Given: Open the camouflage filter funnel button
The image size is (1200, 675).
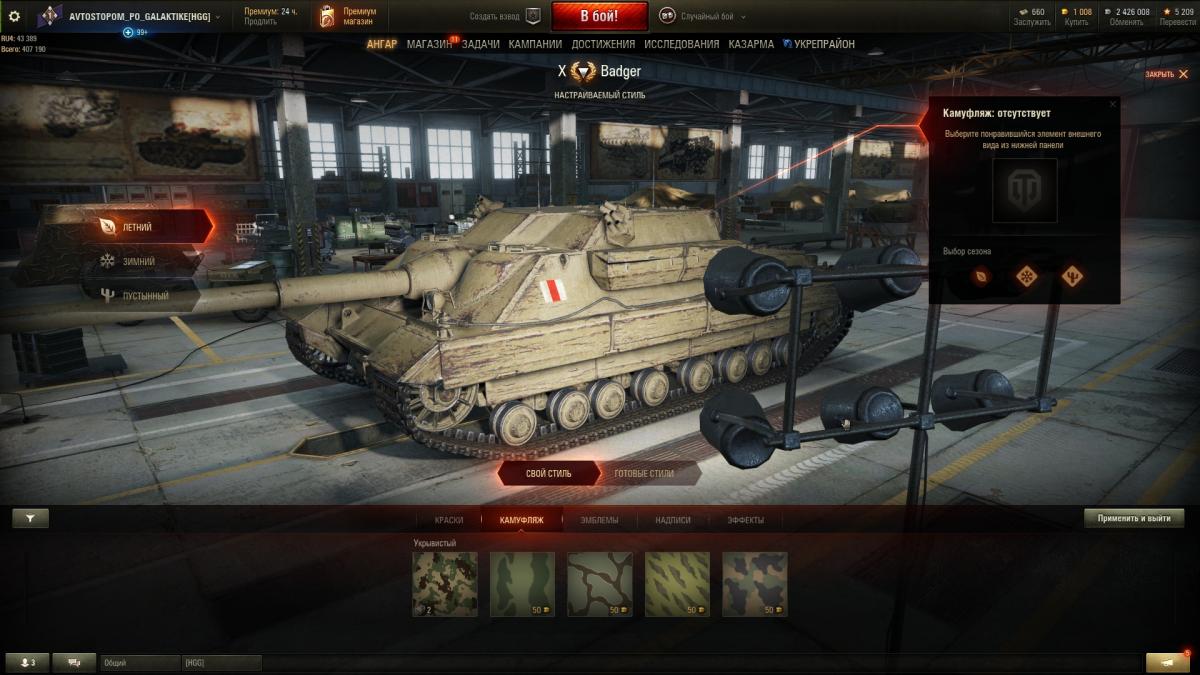Looking at the screenshot, I should click(x=30, y=518).
